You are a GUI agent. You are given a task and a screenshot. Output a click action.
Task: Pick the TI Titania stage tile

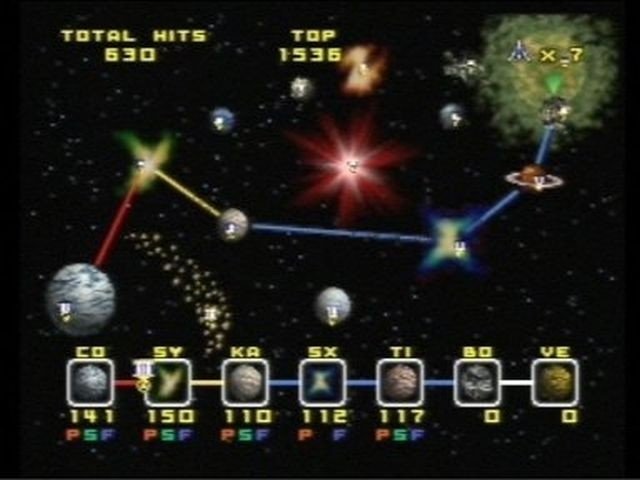click(400, 383)
